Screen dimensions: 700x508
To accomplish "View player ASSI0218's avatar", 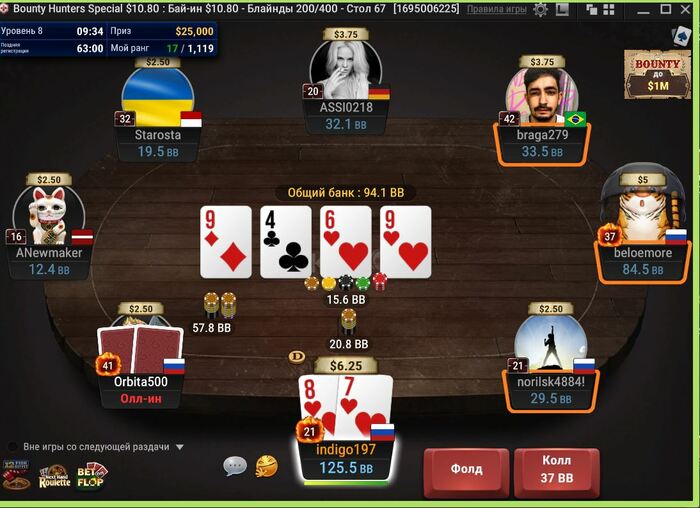I will coord(346,68).
